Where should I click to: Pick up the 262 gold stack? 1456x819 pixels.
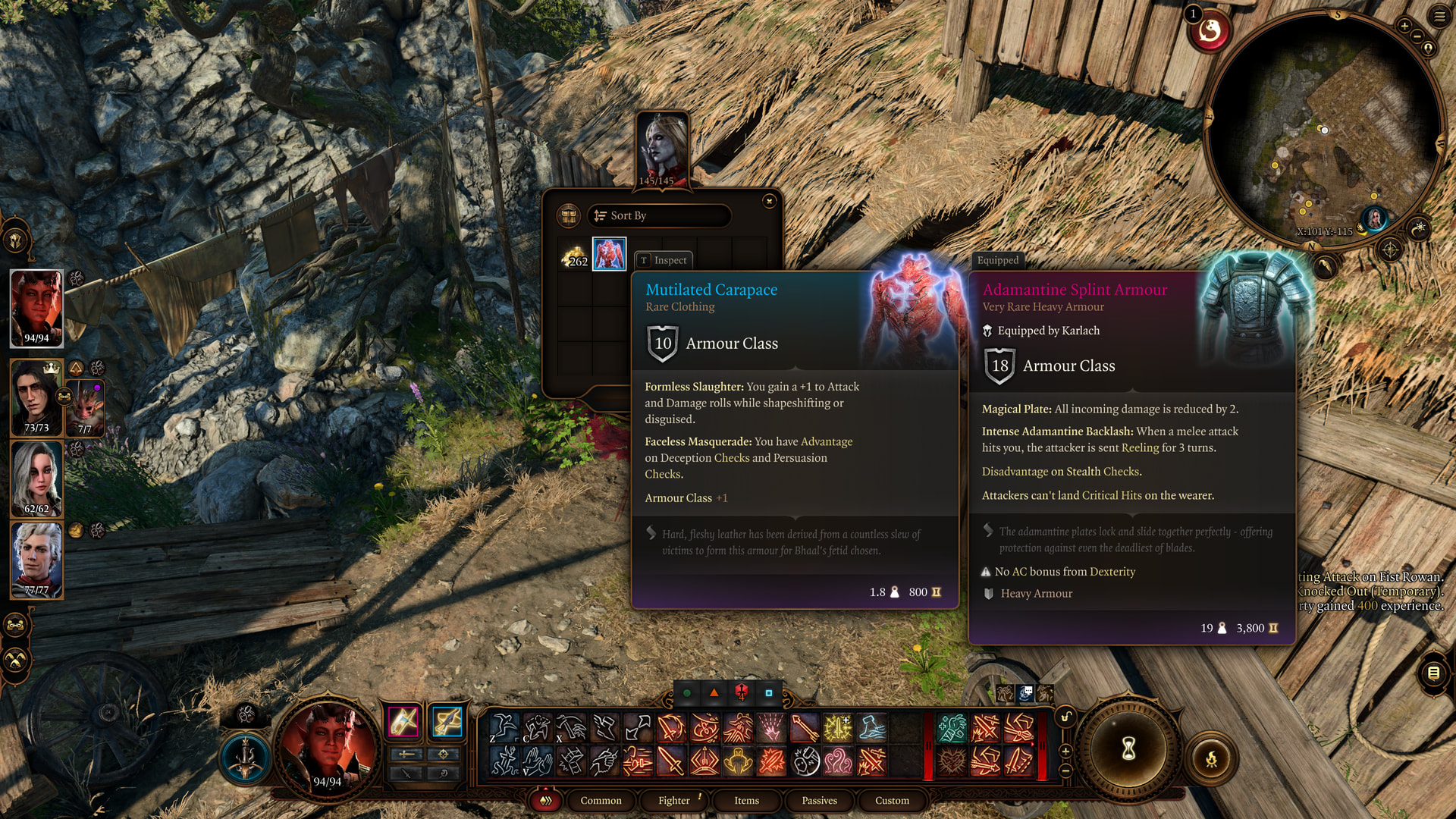(574, 256)
